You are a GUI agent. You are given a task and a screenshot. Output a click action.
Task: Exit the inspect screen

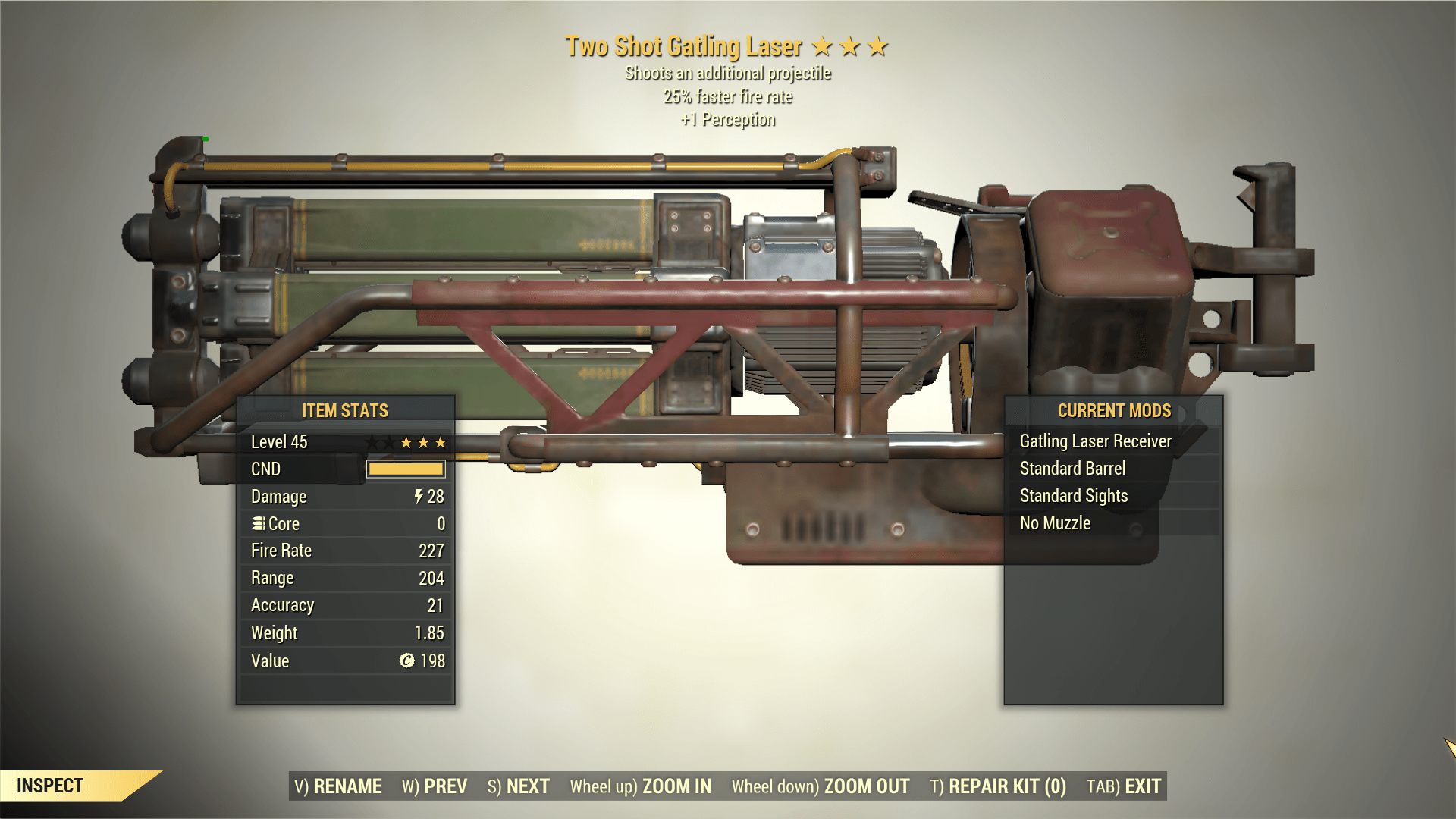click(x=1124, y=786)
